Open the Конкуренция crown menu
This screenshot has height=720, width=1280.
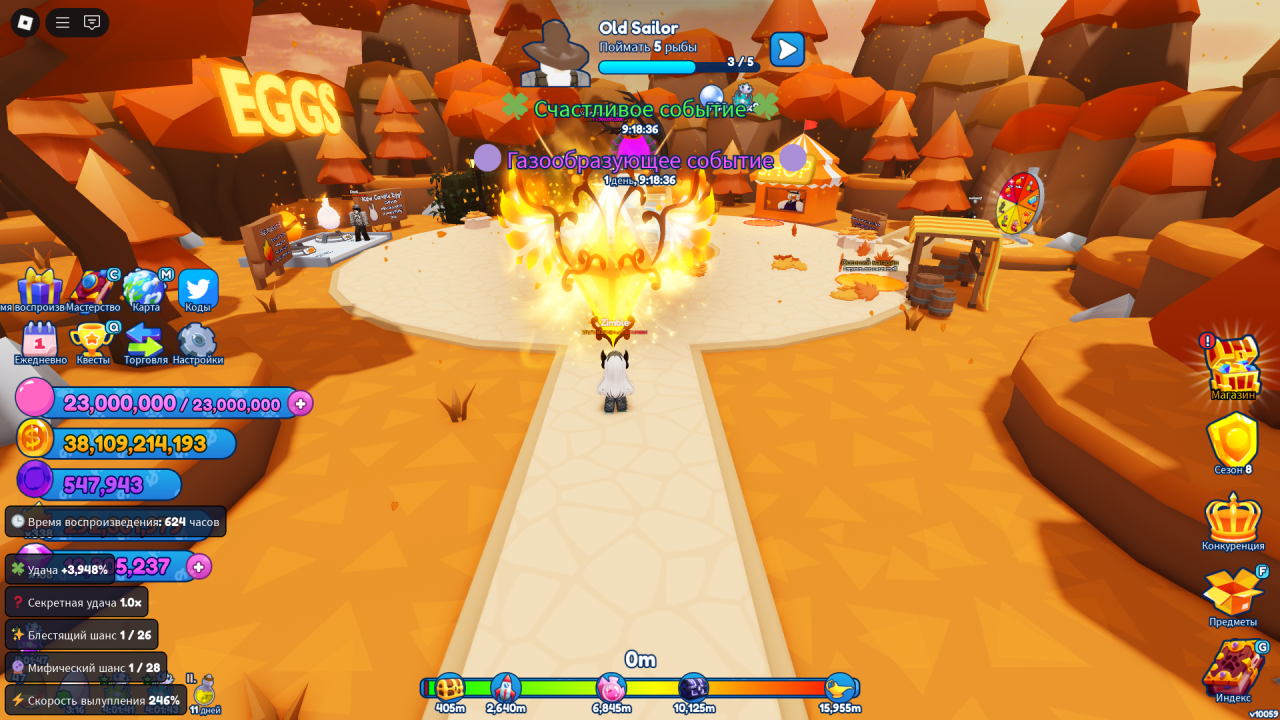coord(1232,518)
